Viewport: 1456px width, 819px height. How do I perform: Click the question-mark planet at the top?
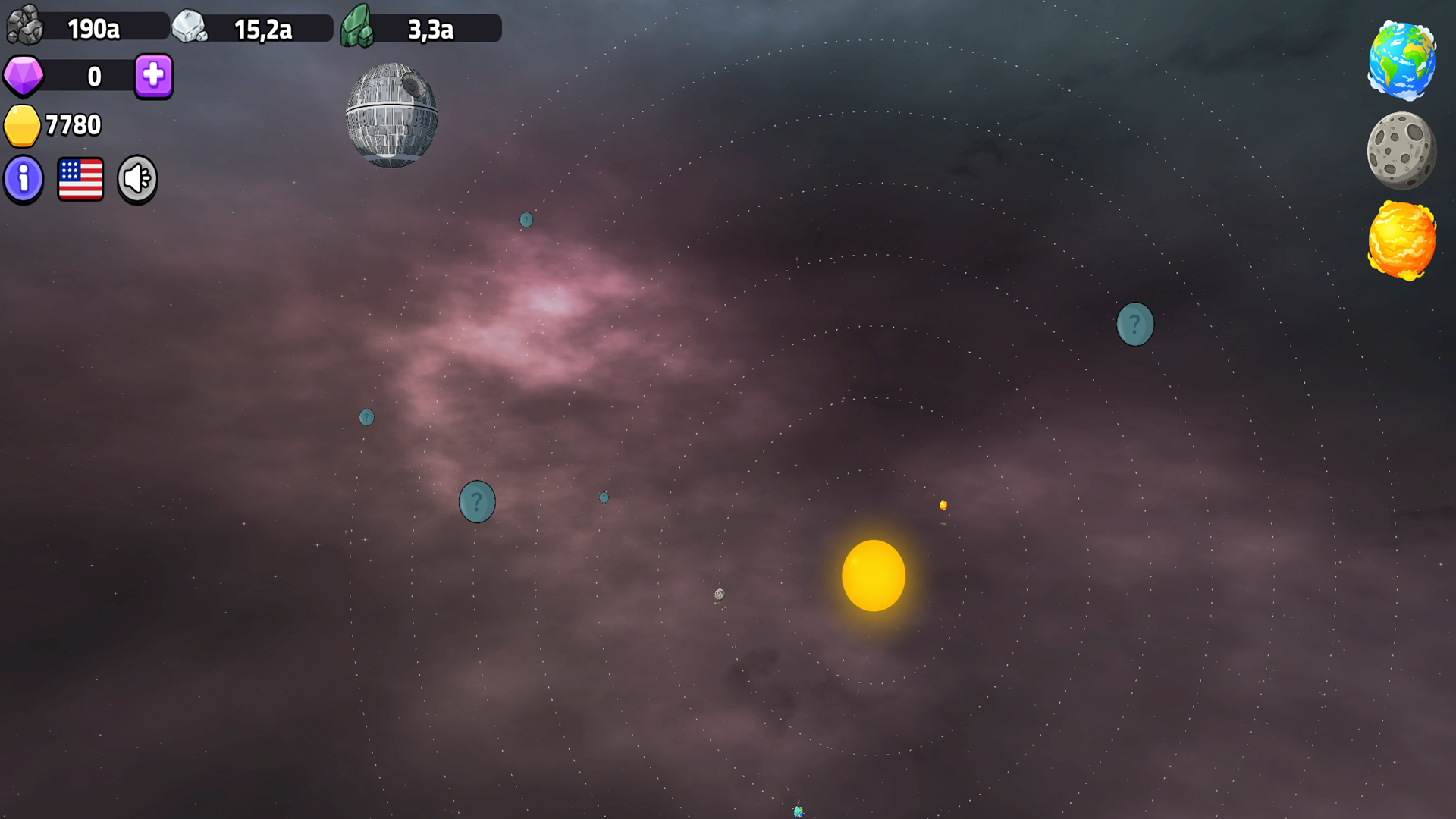(525, 218)
